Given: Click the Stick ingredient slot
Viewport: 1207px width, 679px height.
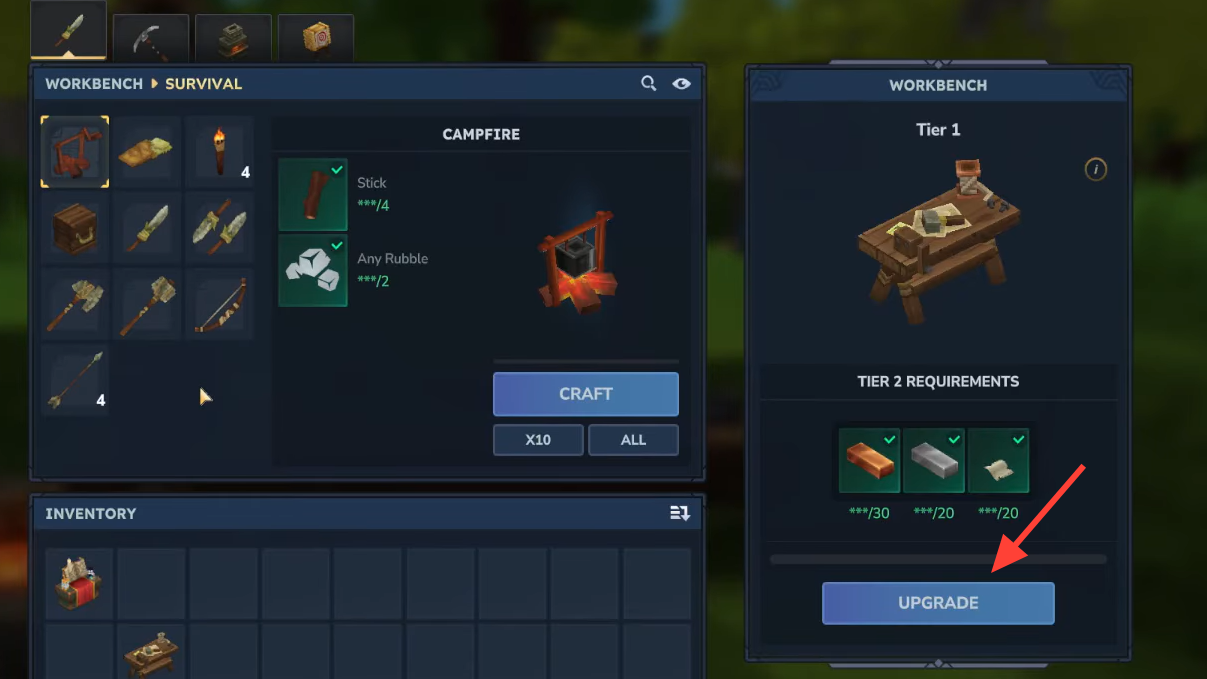Looking at the screenshot, I should tap(313, 194).
